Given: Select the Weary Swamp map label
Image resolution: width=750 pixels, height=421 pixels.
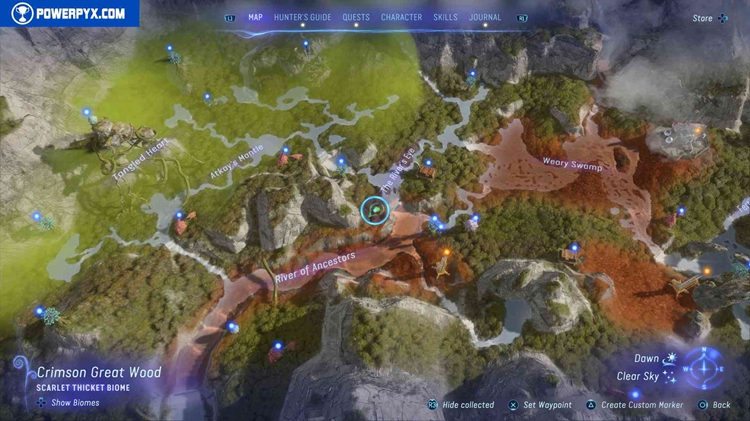Looking at the screenshot, I should pos(572,163).
